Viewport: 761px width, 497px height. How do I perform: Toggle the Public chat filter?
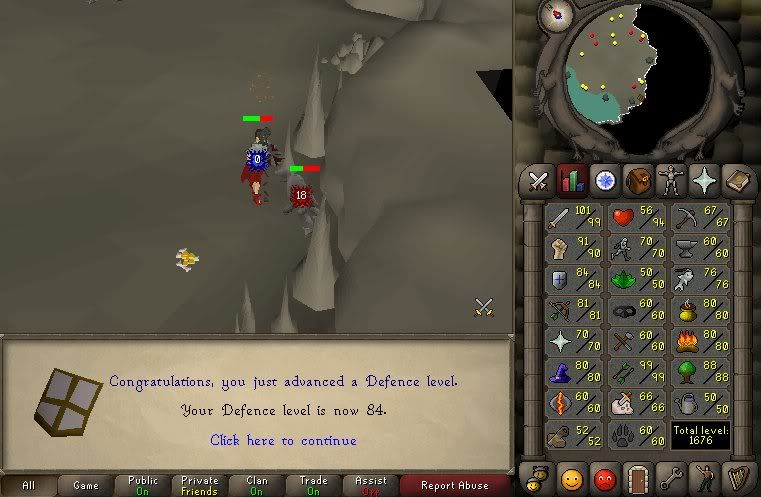pyautogui.click(x=142, y=485)
